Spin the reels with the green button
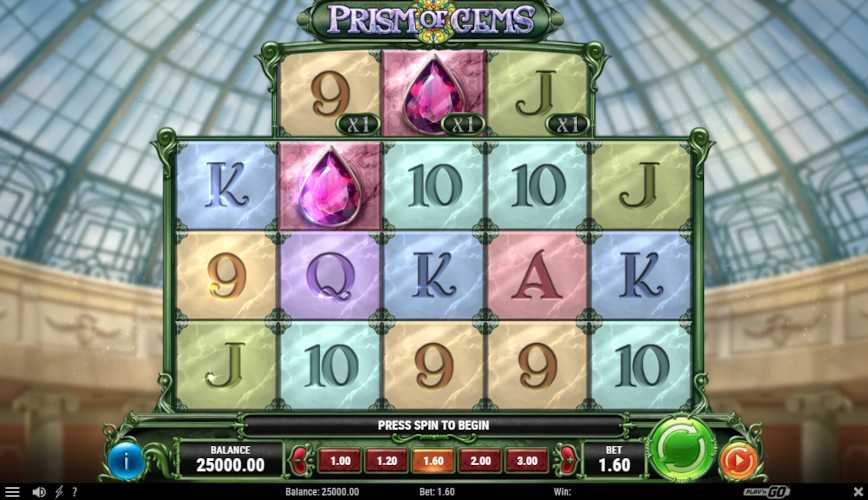Viewport: 868px width, 500px height. [x=681, y=449]
